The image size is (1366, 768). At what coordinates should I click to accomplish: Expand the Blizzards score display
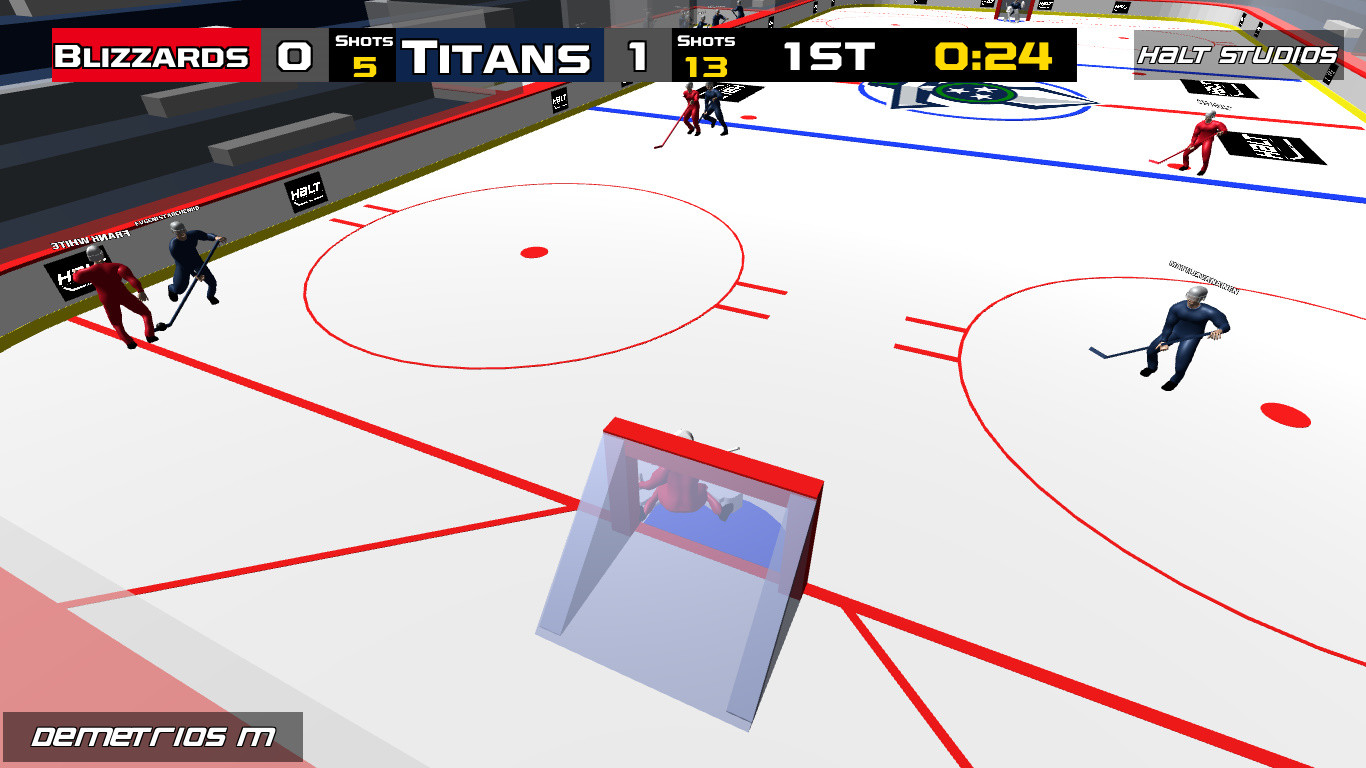point(296,57)
